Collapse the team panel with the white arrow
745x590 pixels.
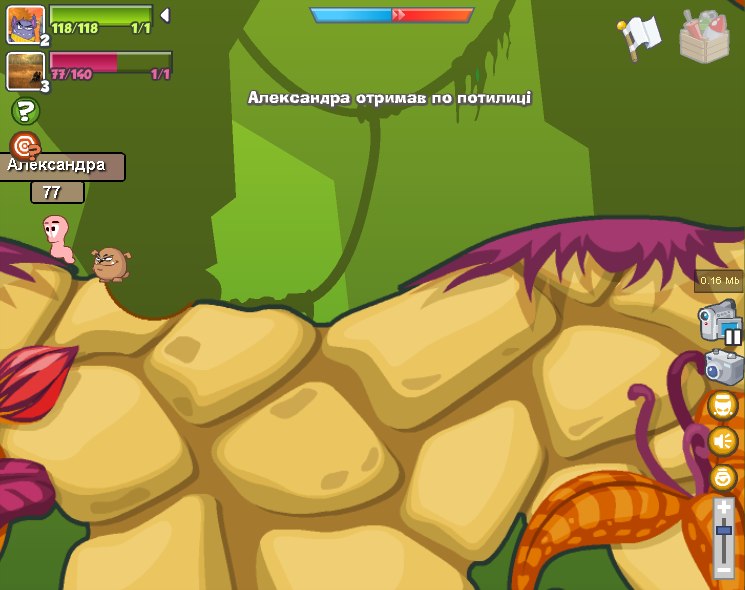(165, 15)
